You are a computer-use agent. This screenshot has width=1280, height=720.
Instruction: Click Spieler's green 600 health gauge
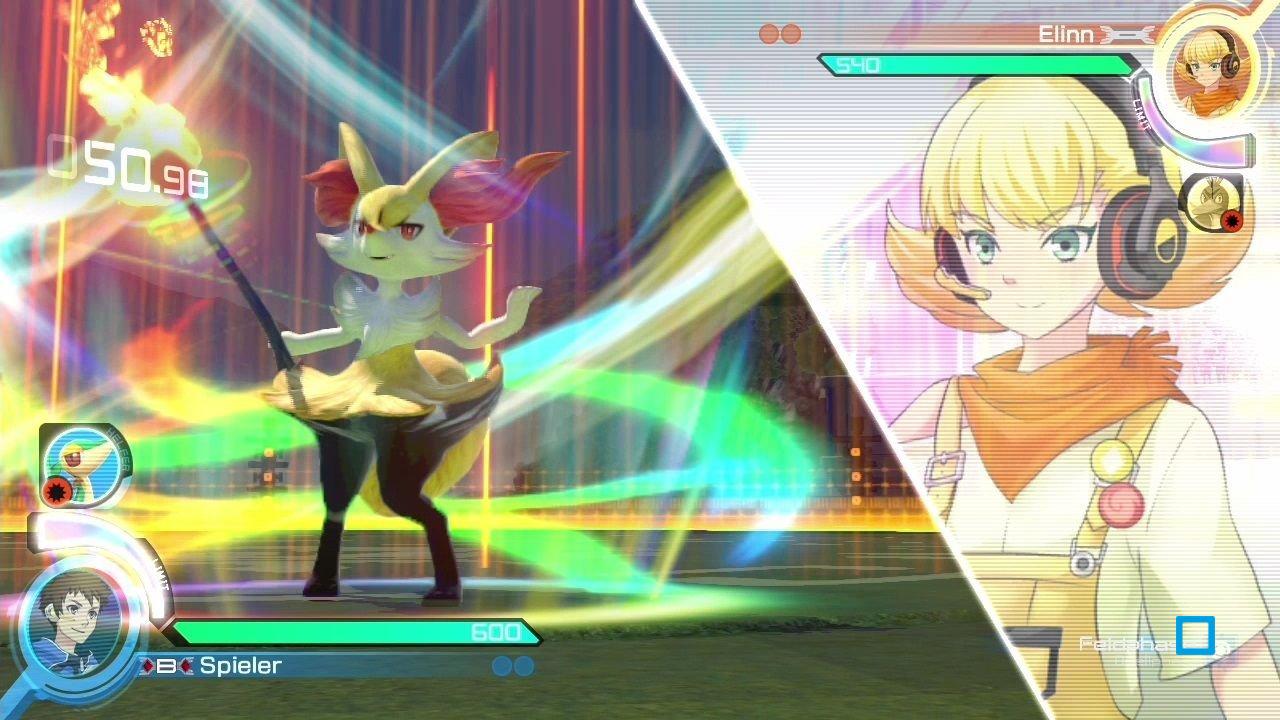(350, 632)
